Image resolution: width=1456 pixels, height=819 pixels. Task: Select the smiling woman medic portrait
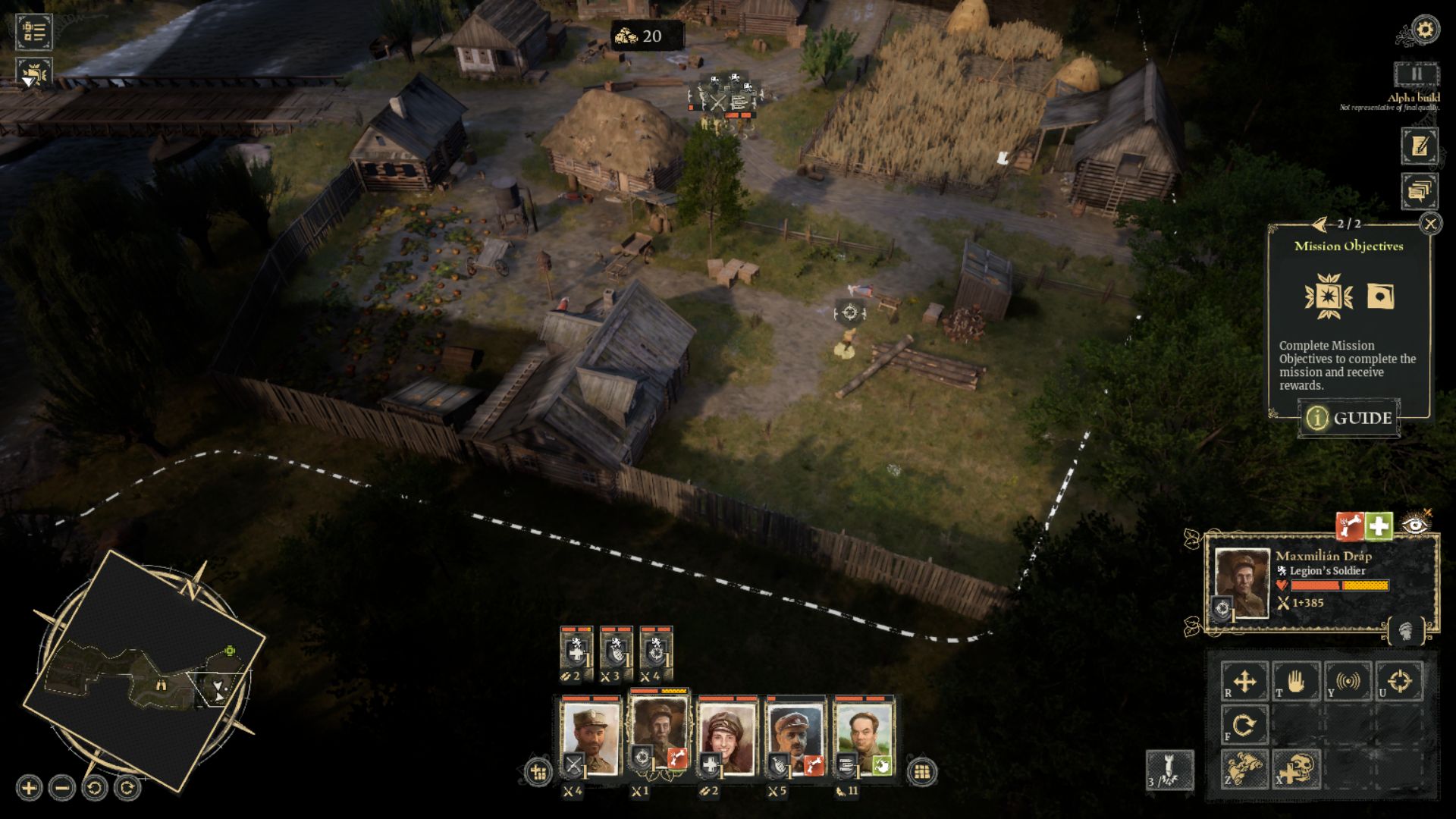point(727,736)
